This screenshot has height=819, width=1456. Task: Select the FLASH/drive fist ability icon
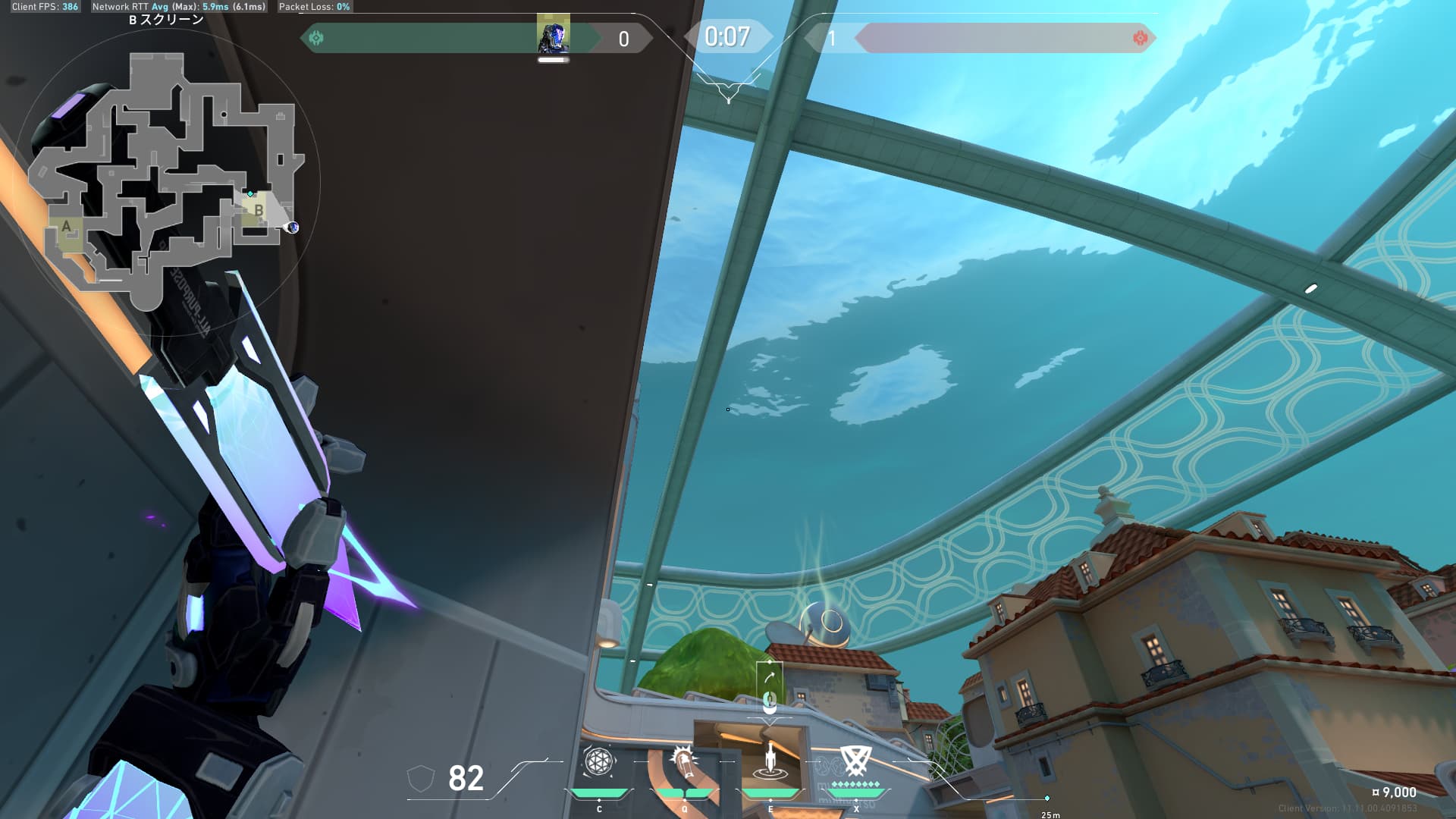684,762
